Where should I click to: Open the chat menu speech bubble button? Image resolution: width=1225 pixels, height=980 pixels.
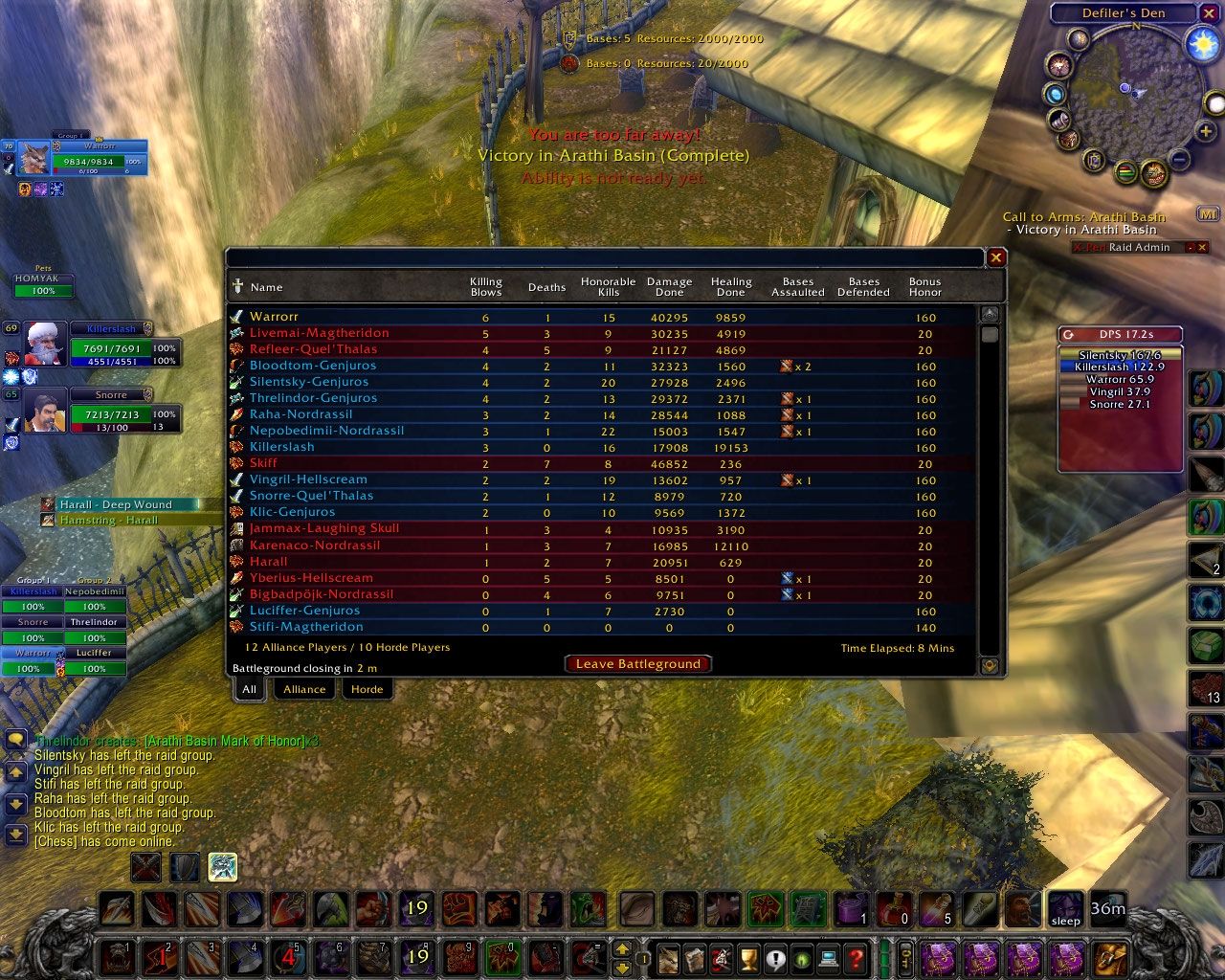coord(16,740)
